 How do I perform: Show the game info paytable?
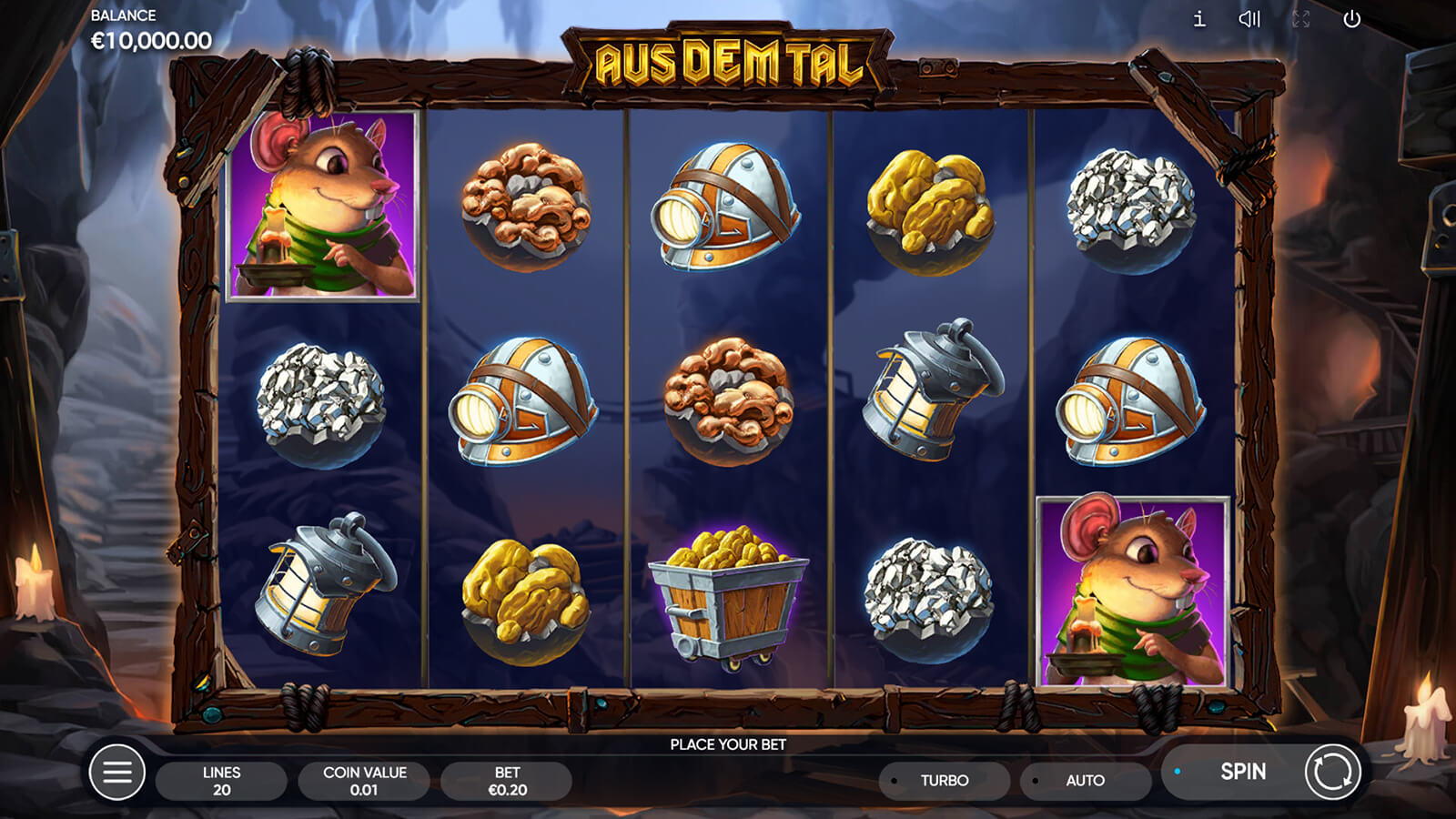pos(1199,19)
